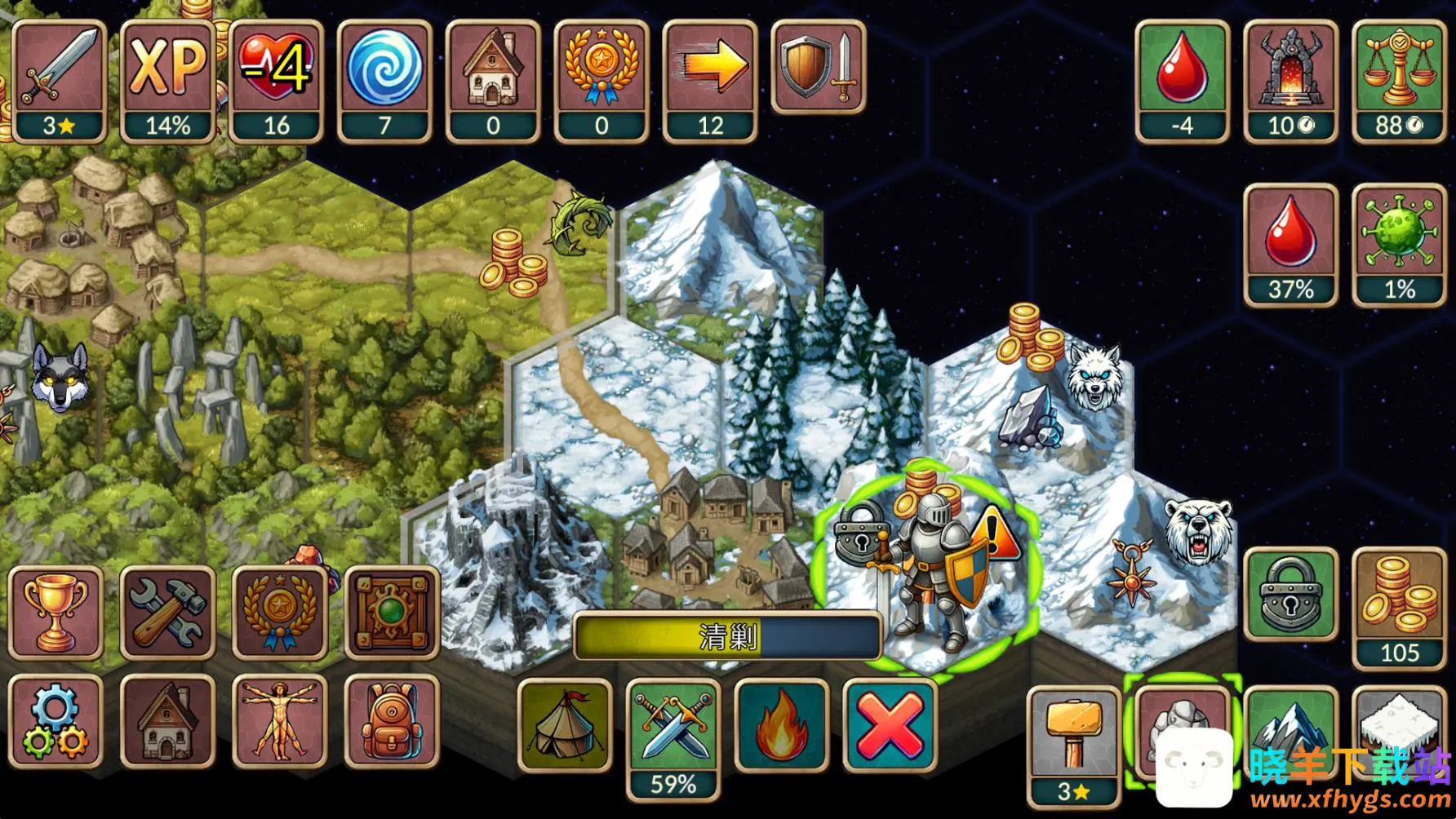
Task: Open the wrench and hammer crafting menu
Action: [x=167, y=613]
